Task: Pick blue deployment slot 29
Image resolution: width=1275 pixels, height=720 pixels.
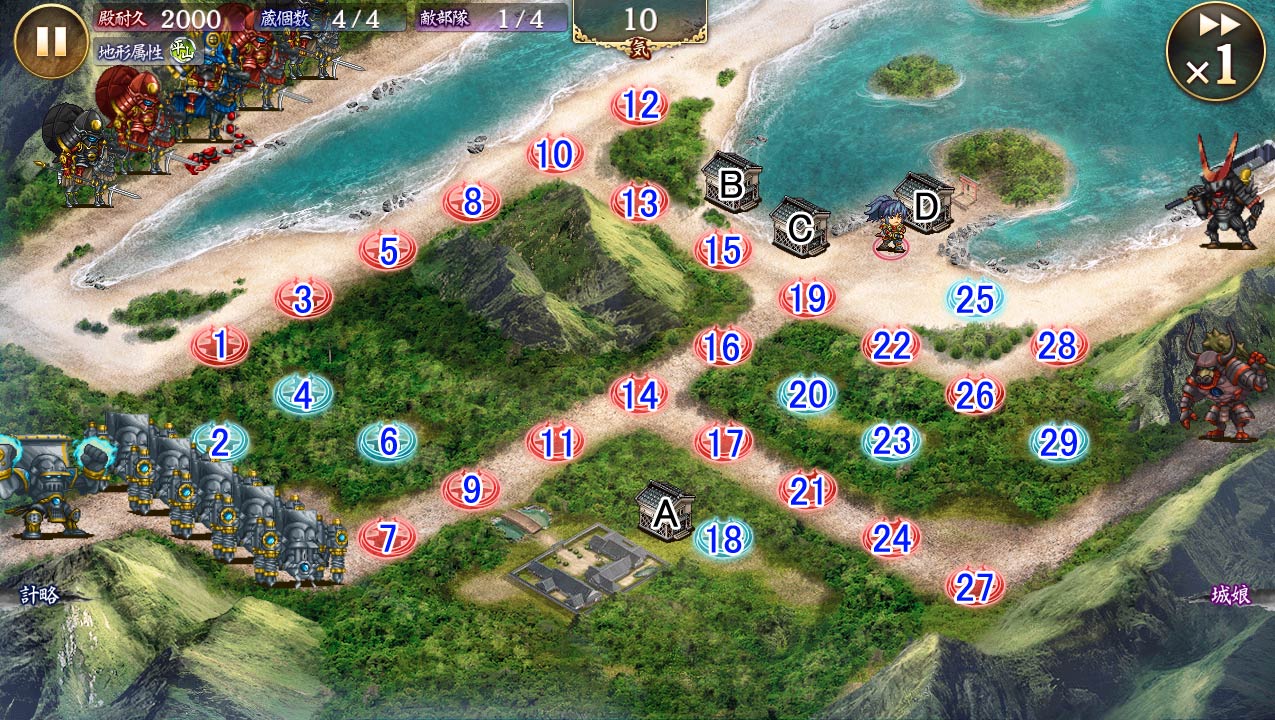Action: [x=1059, y=442]
